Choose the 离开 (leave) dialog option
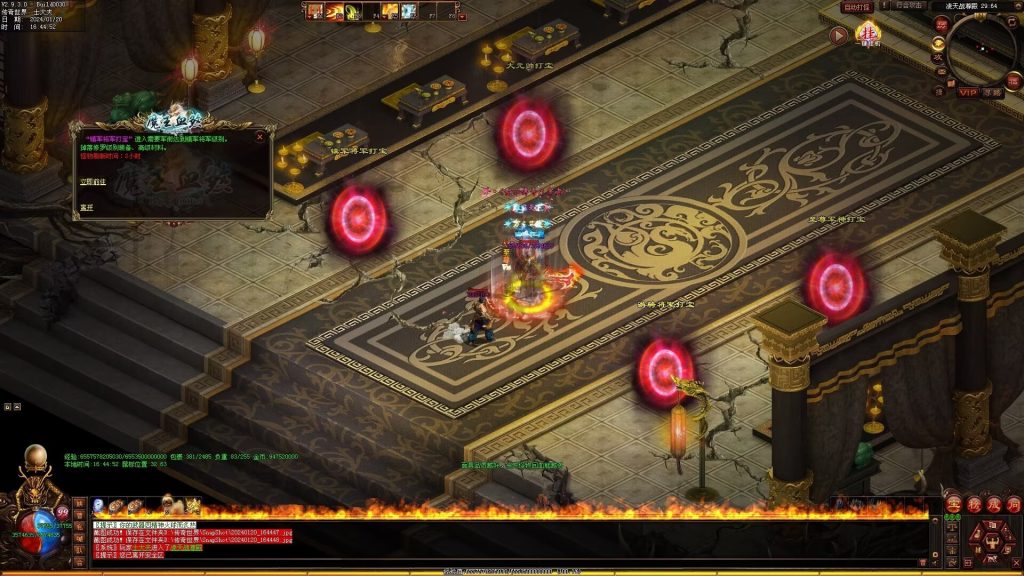Image resolution: width=1024 pixels, height=576 pixels. coord(86,207)
